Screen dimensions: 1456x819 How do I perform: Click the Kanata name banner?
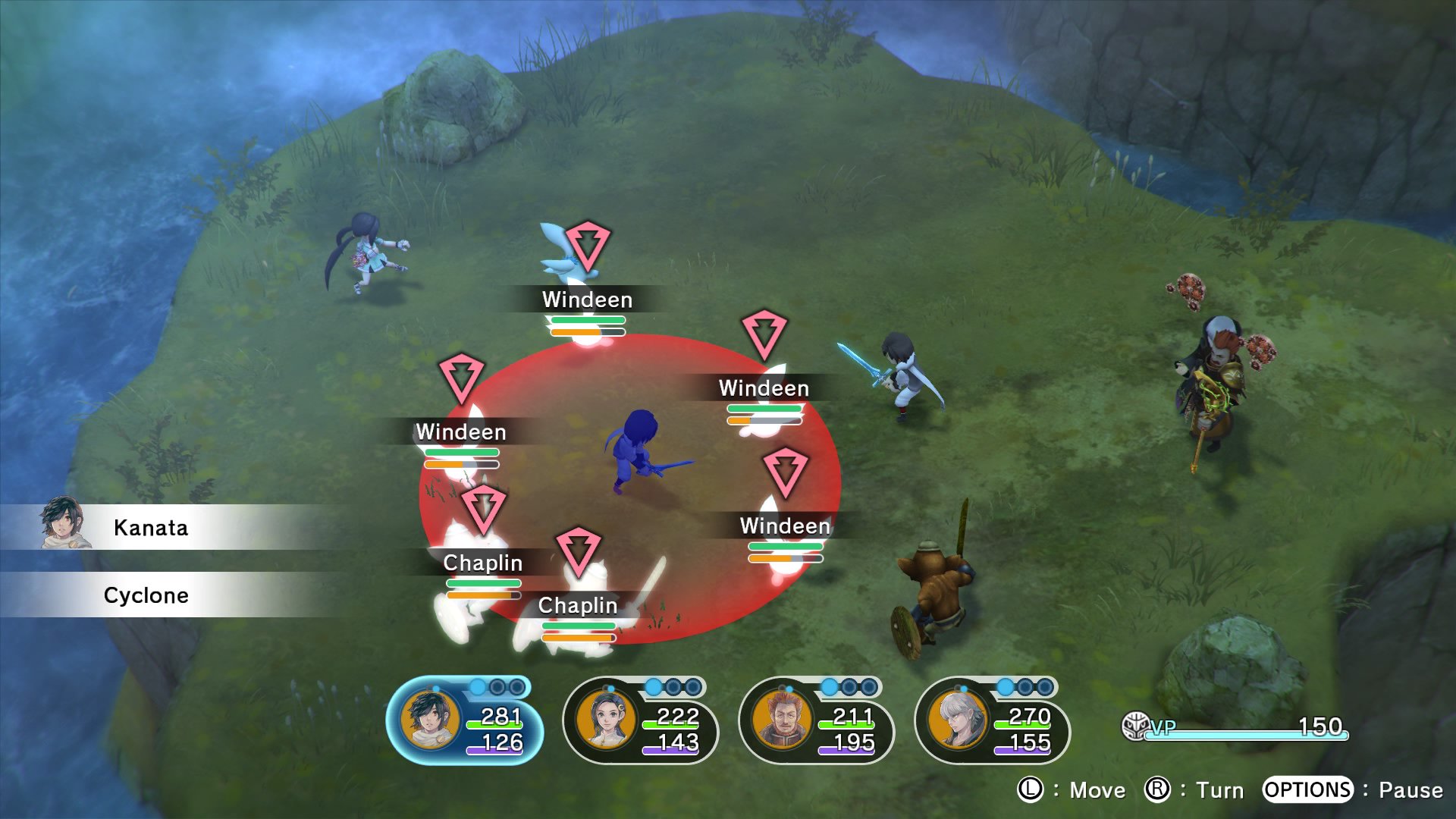tap(150, 528)
